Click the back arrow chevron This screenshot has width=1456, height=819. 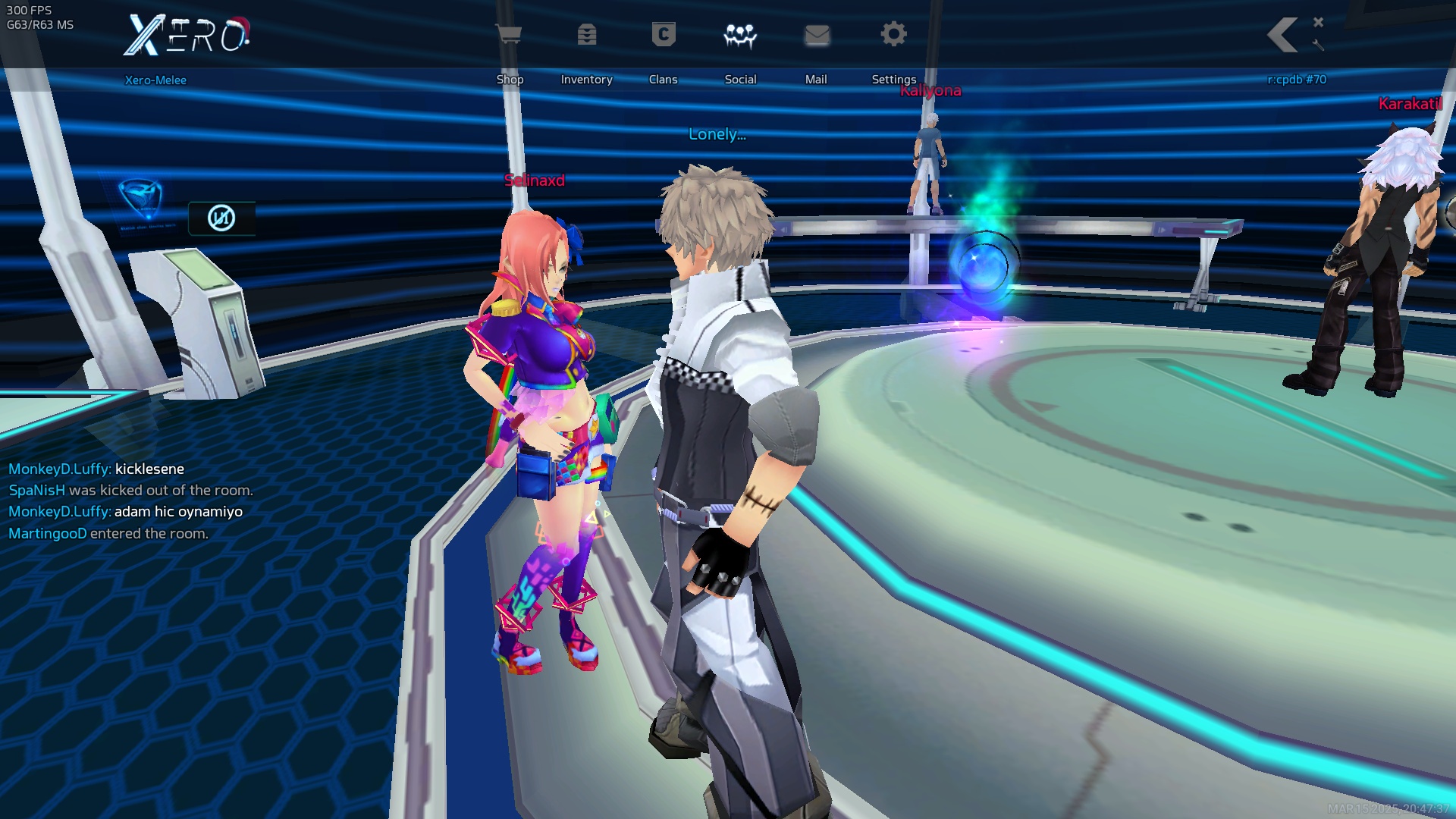coord(1283,35)
